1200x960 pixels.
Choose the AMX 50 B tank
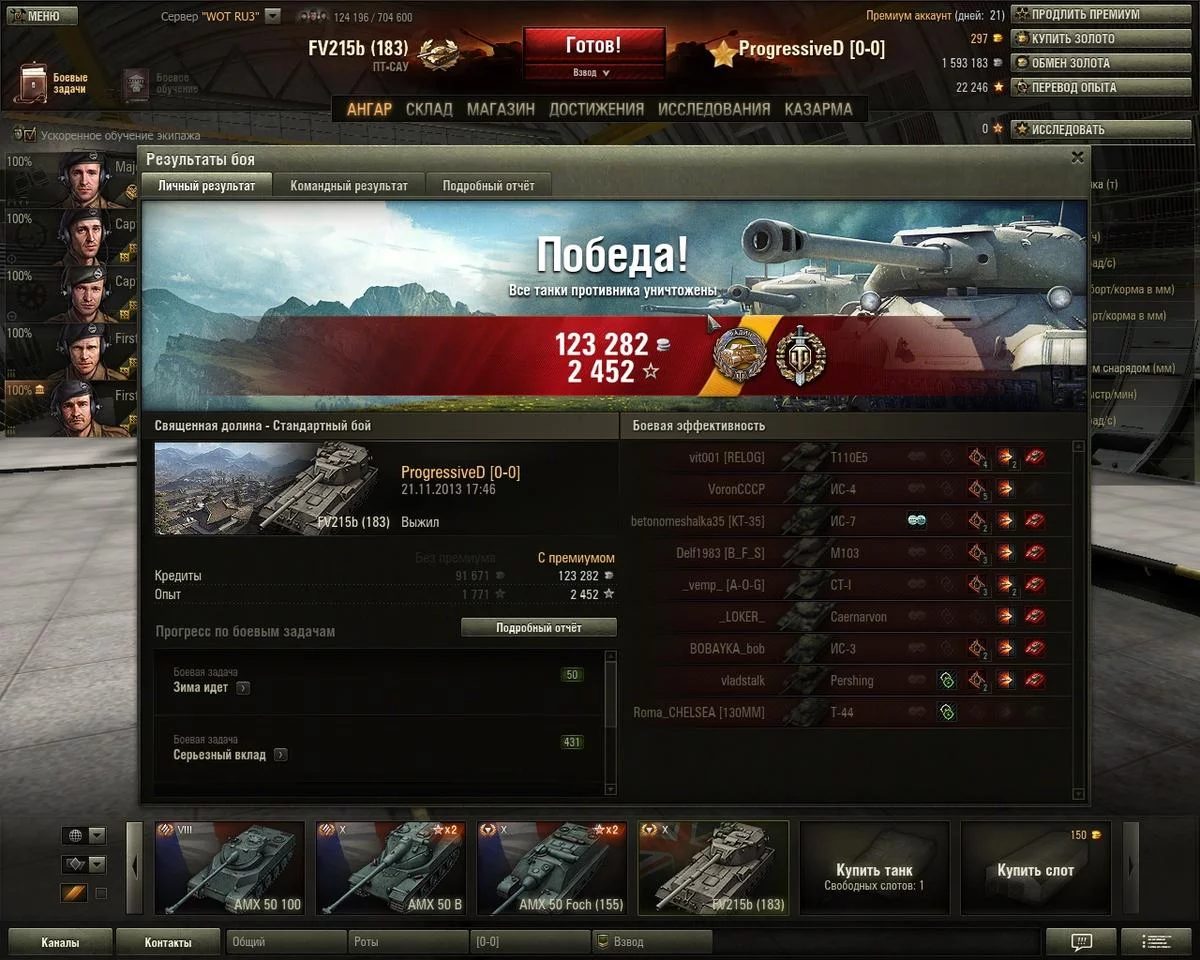pyautogui.click(x=390, y=867)
